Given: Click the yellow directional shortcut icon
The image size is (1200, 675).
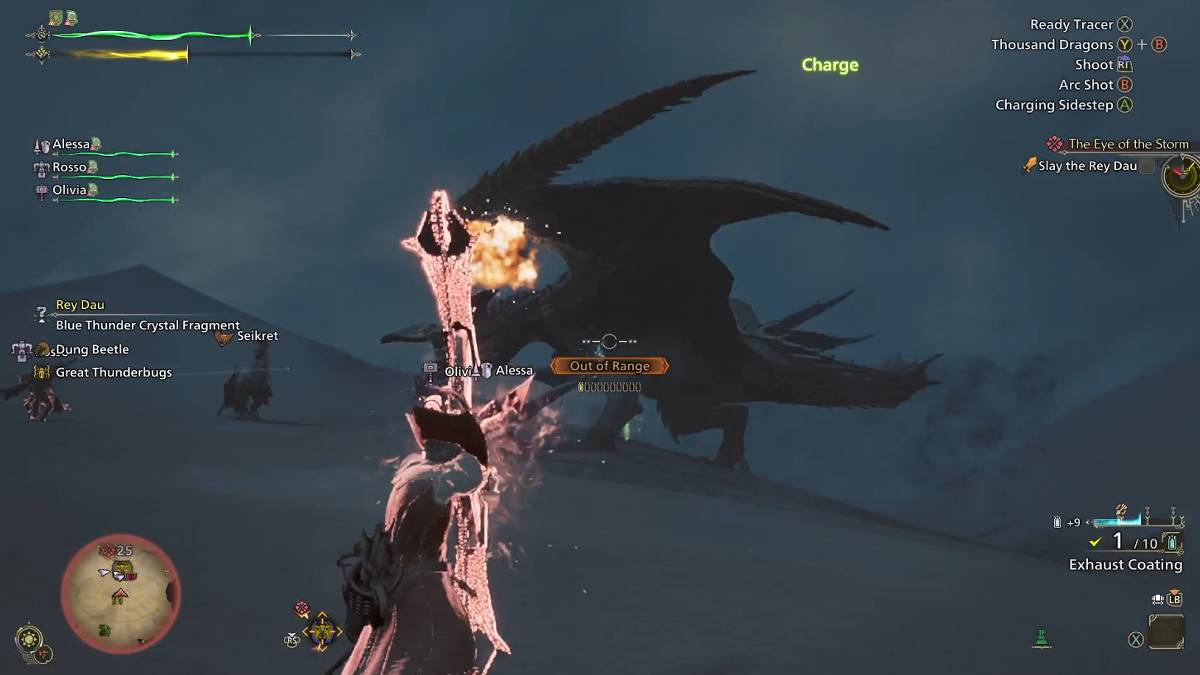Looking at the screenshot, I should point(322,631).
